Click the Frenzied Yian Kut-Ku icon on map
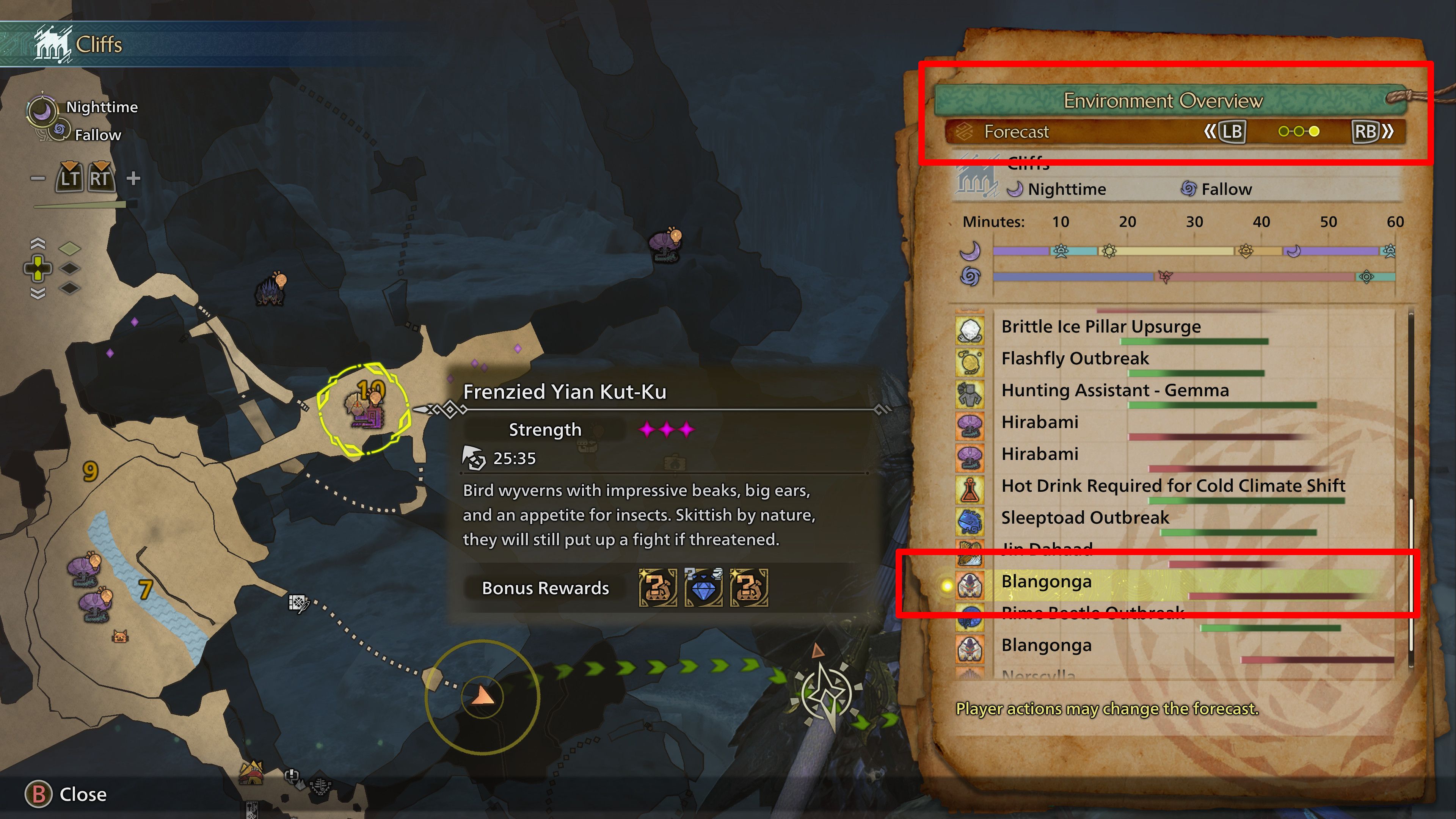Screen dimensions: 1456x819 point(366,411)
